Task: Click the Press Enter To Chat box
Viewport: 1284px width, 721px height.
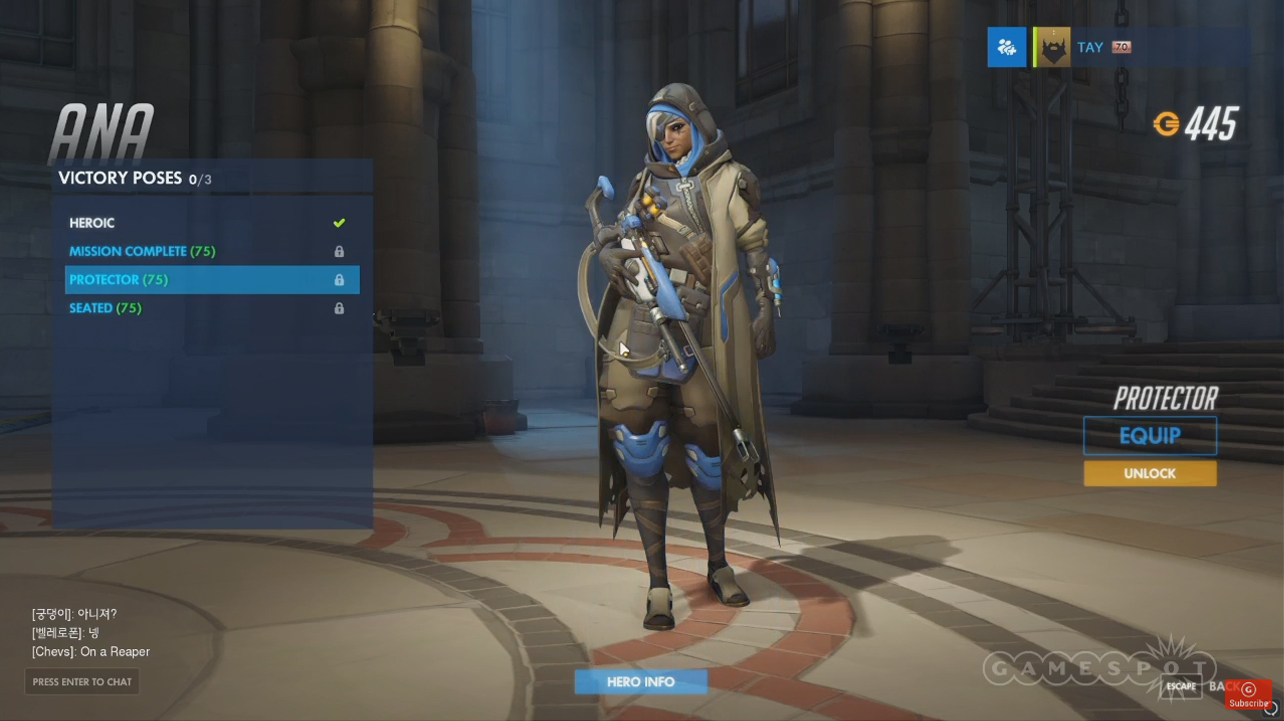Action: click(82, 682)
